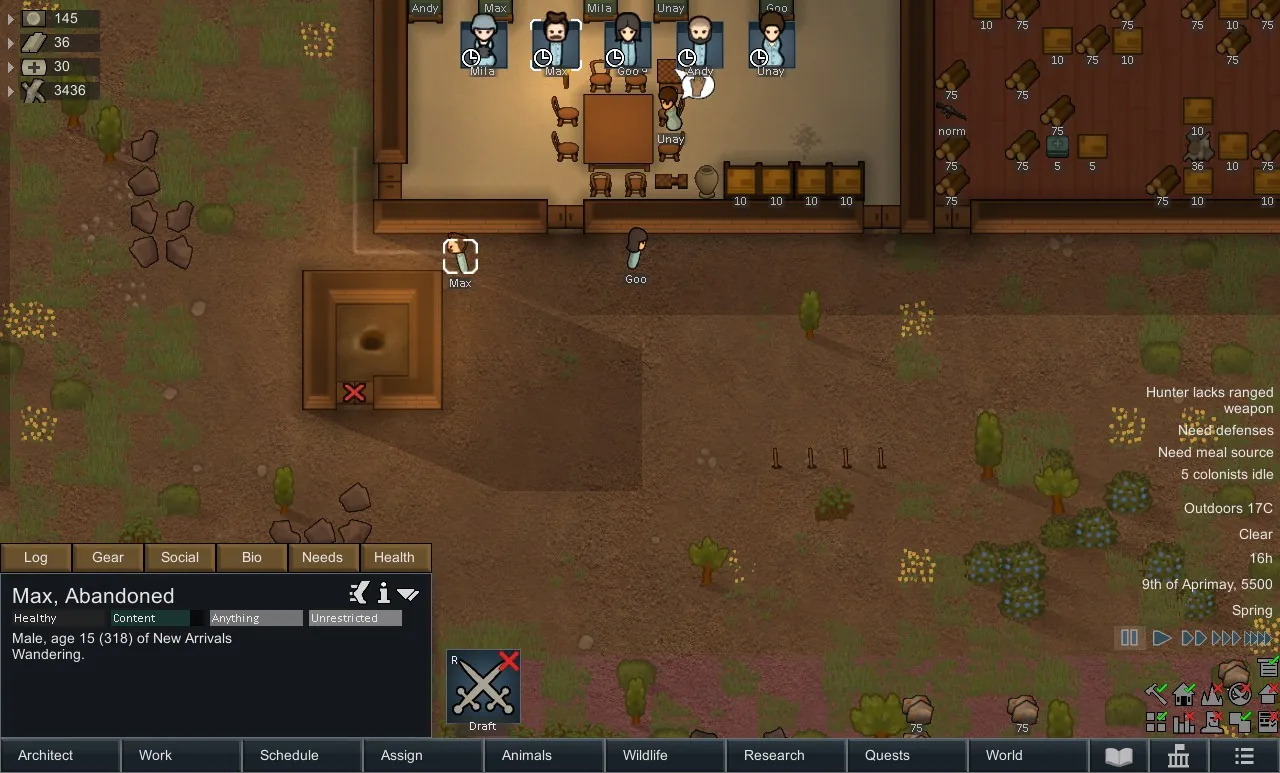Image resolution: width=1280 pixels, height=773 pixels.
Task: Select Andy's portrait in the colonist bar
Action: (x=700, y=44)
